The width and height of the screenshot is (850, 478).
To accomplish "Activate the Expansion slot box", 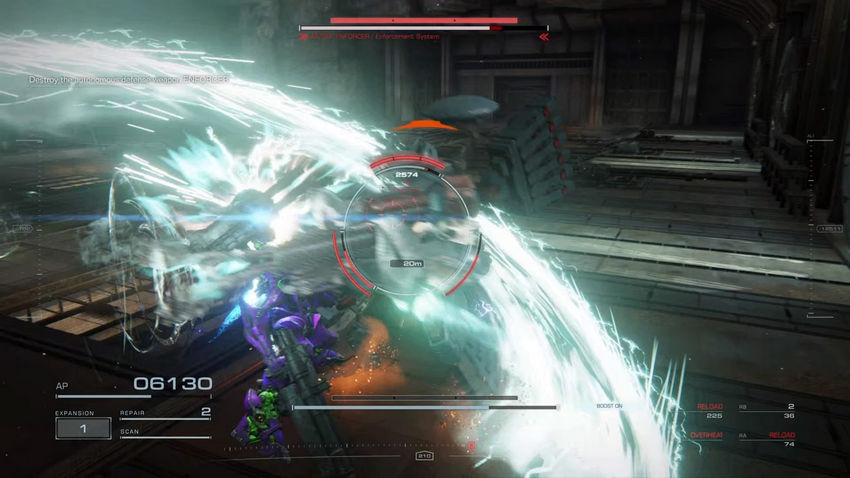I will (x=83, y=428).
